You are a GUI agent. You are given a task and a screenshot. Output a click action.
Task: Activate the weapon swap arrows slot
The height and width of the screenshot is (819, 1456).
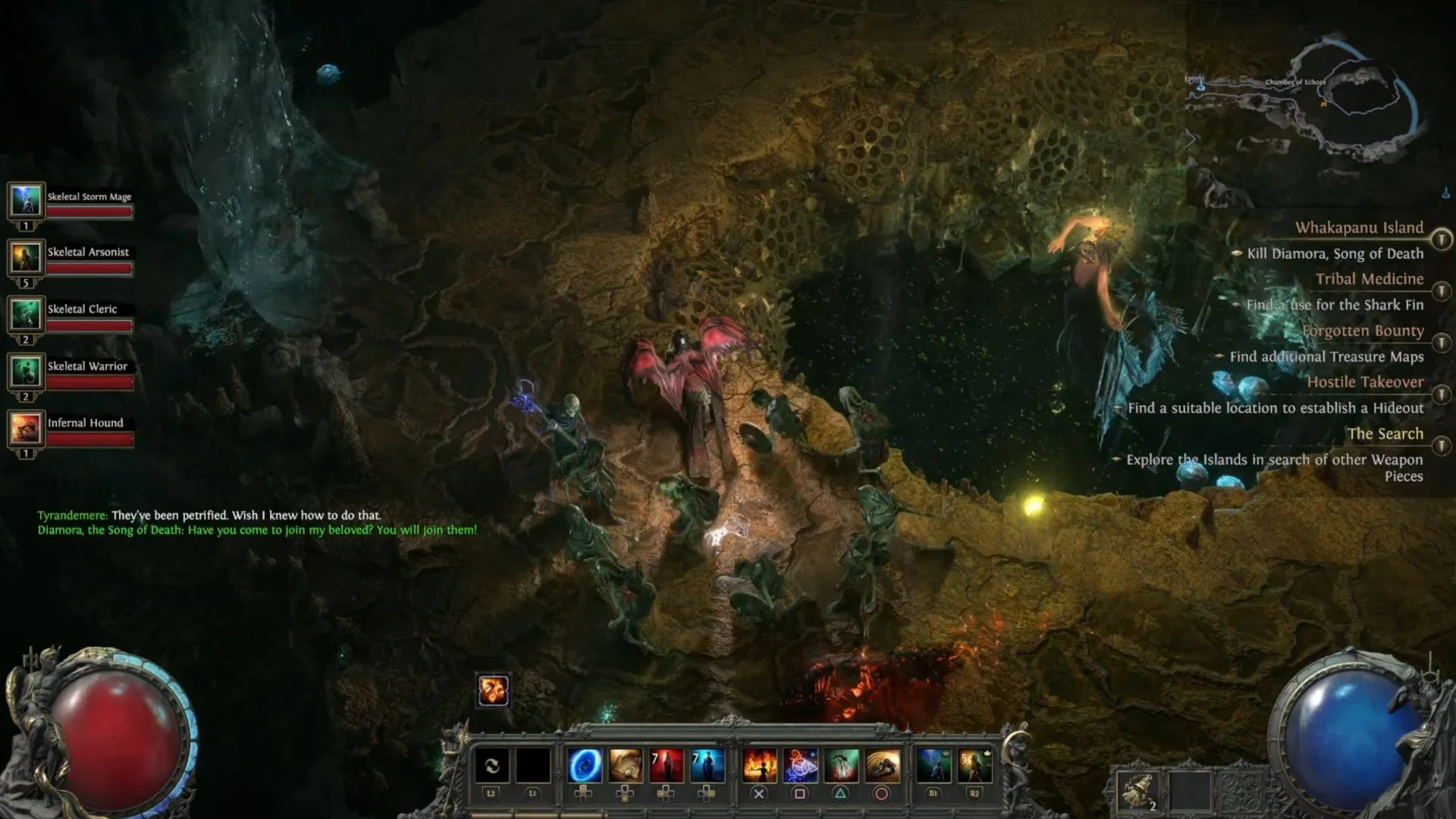pos(491,766)
